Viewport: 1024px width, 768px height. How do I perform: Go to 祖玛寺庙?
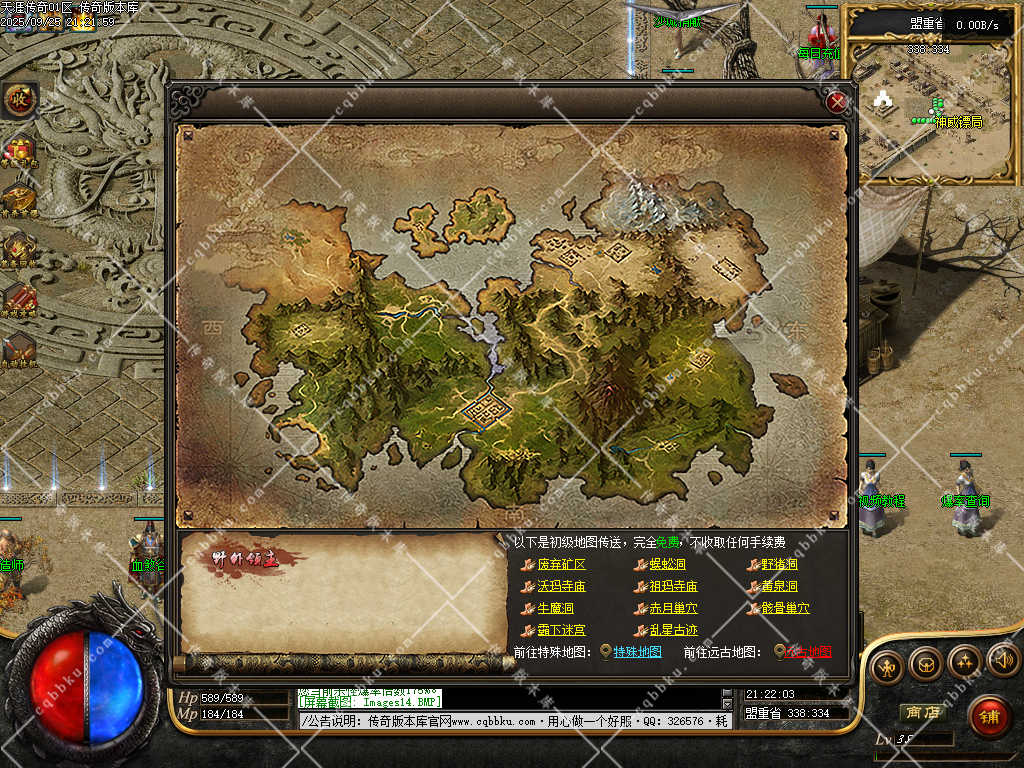point(673,587)
